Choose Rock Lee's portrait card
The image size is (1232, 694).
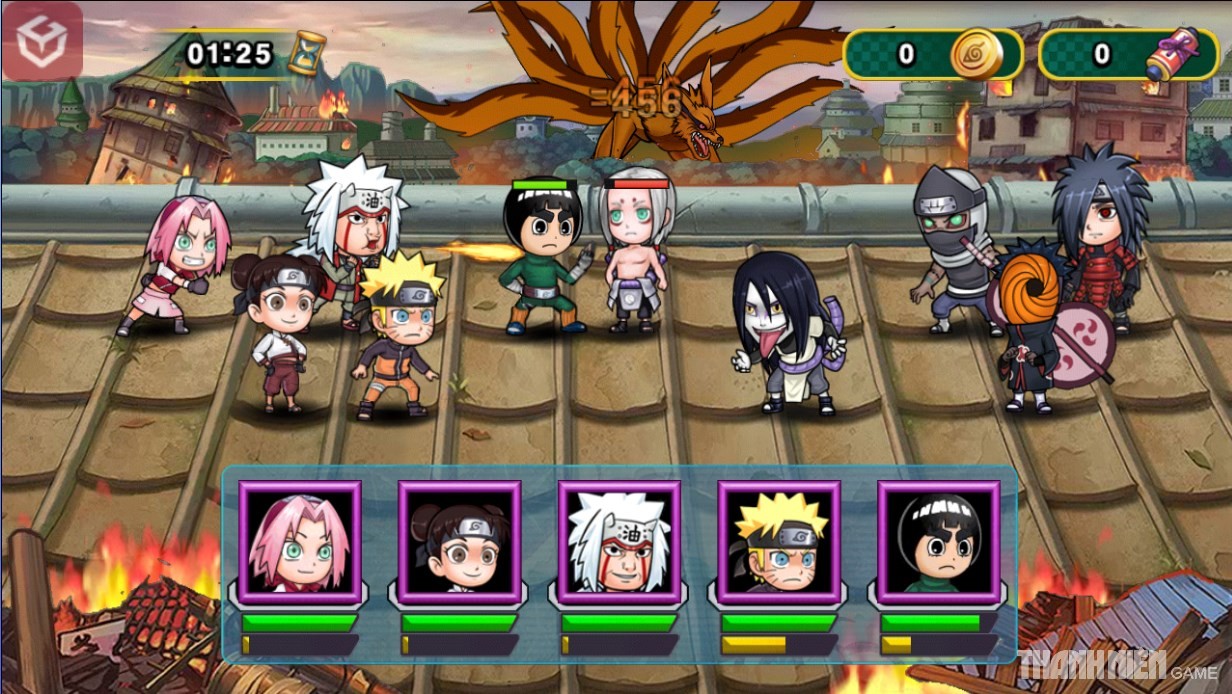click(x=938, y=542)
